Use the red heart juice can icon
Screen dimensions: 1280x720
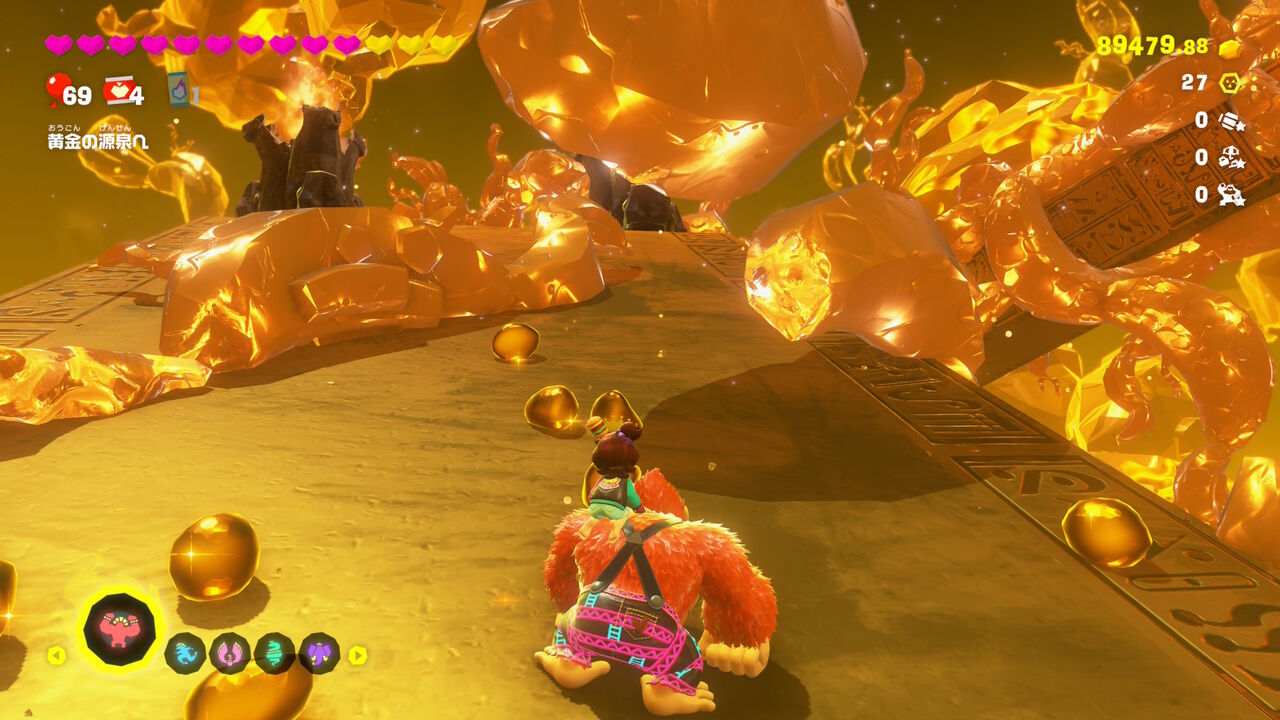pos(119,91)
